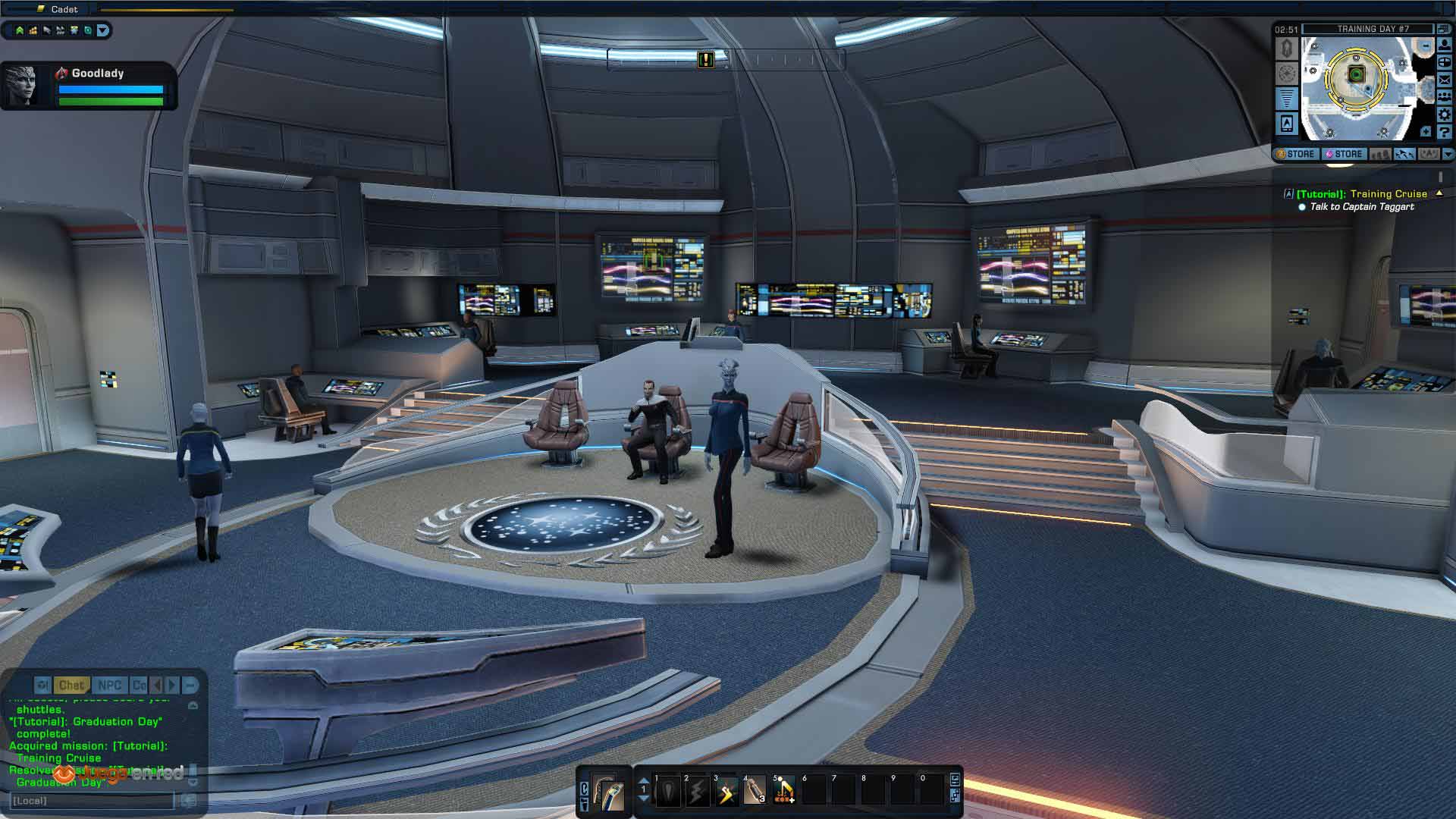The height and width of the screenshot is (819, 1456).
Task: Select the Chat tab in chat window
Action: click(x=71, y=686)
